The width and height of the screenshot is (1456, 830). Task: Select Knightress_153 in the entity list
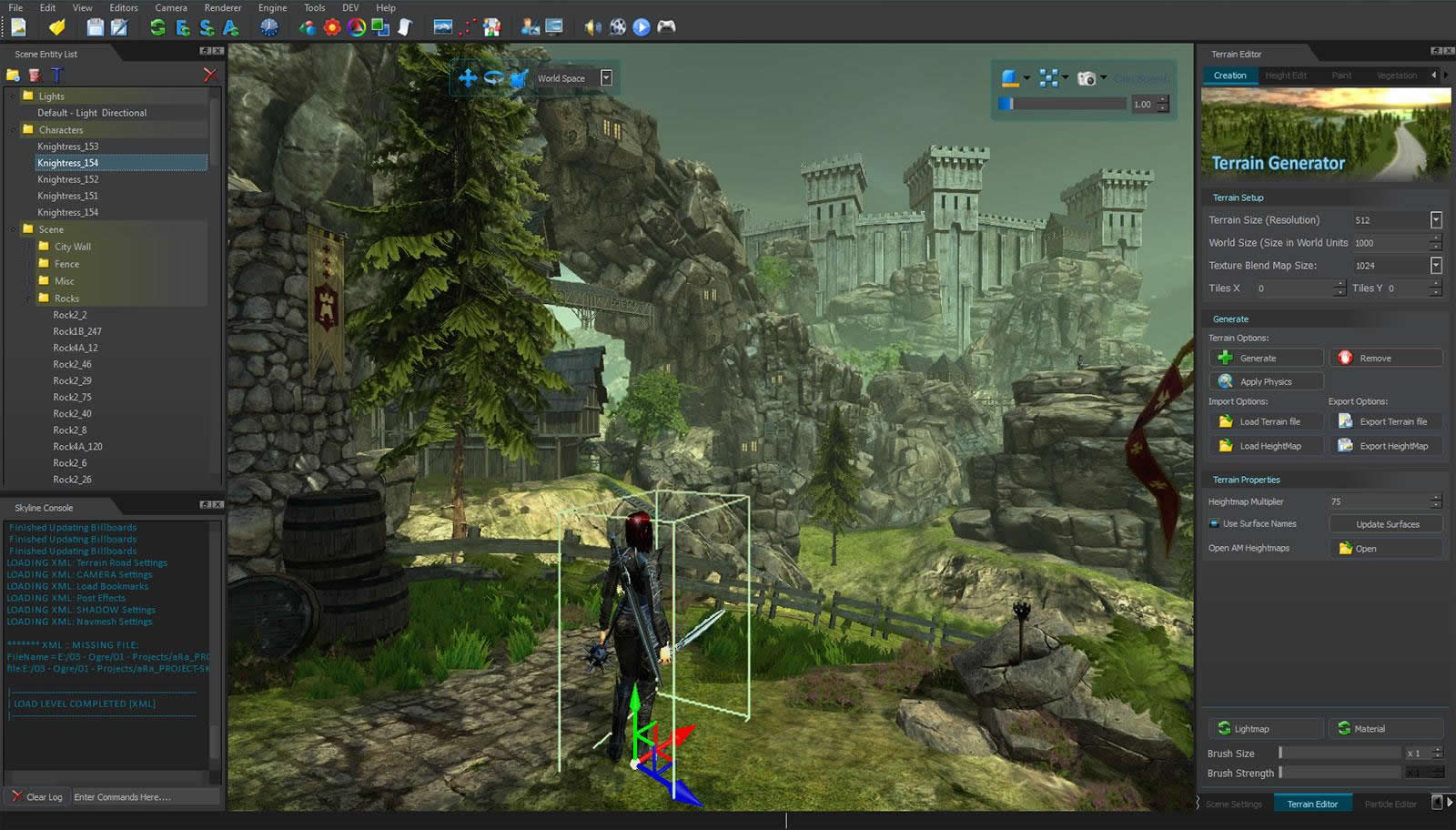pyautogui.click(x=68, y=147)
